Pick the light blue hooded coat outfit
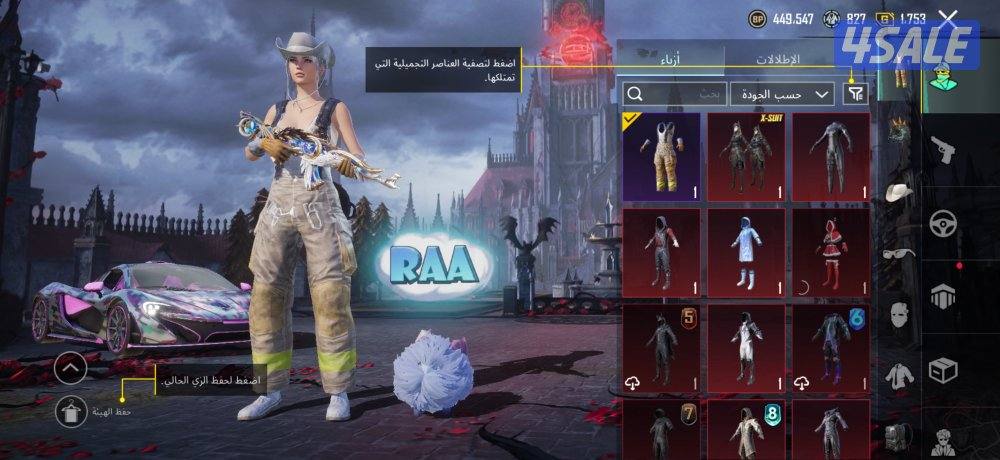This screenshot has height=460, width=1000. click(746, 252)
